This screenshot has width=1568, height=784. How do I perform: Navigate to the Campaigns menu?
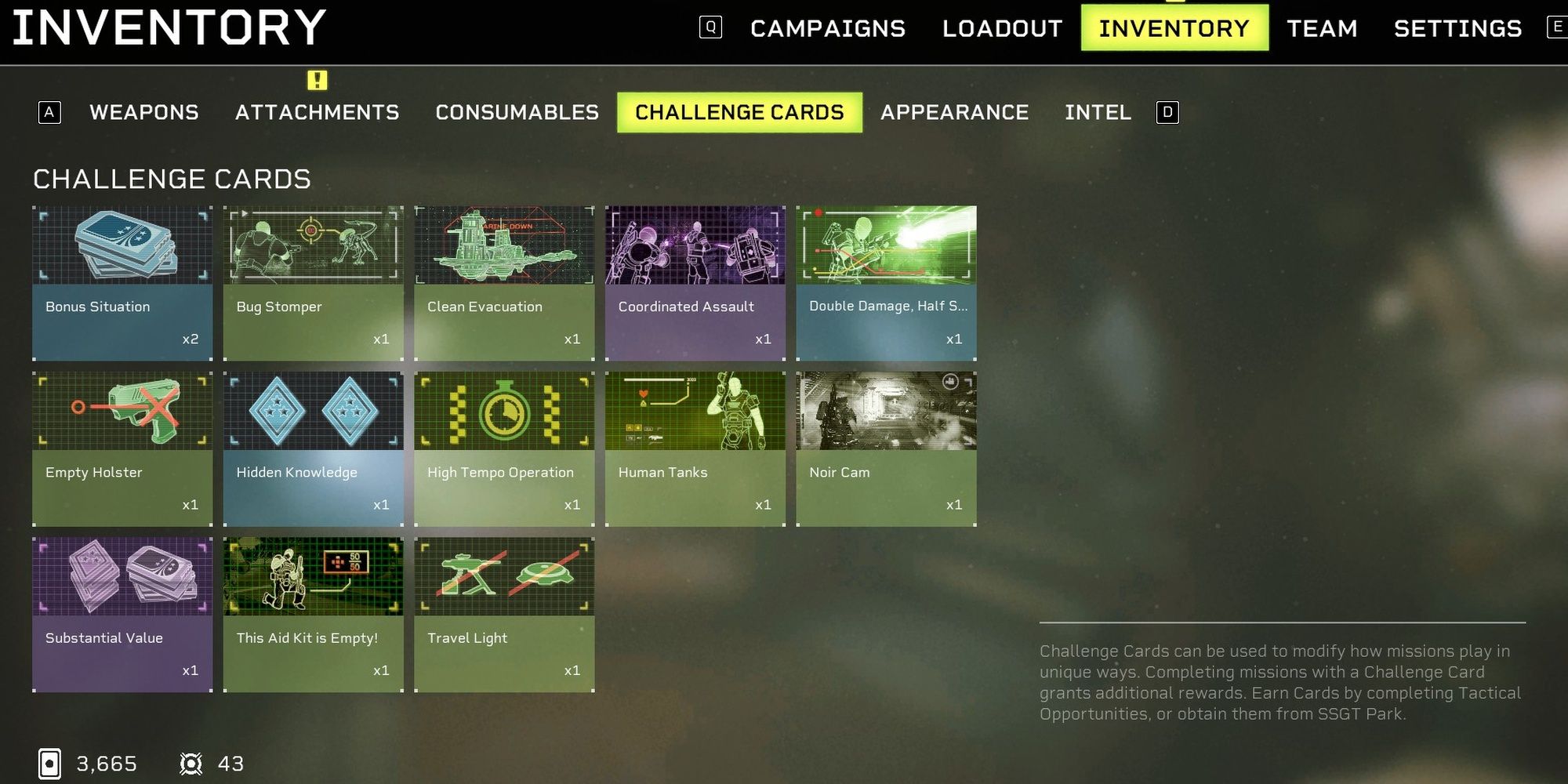(x=827, y=28)
